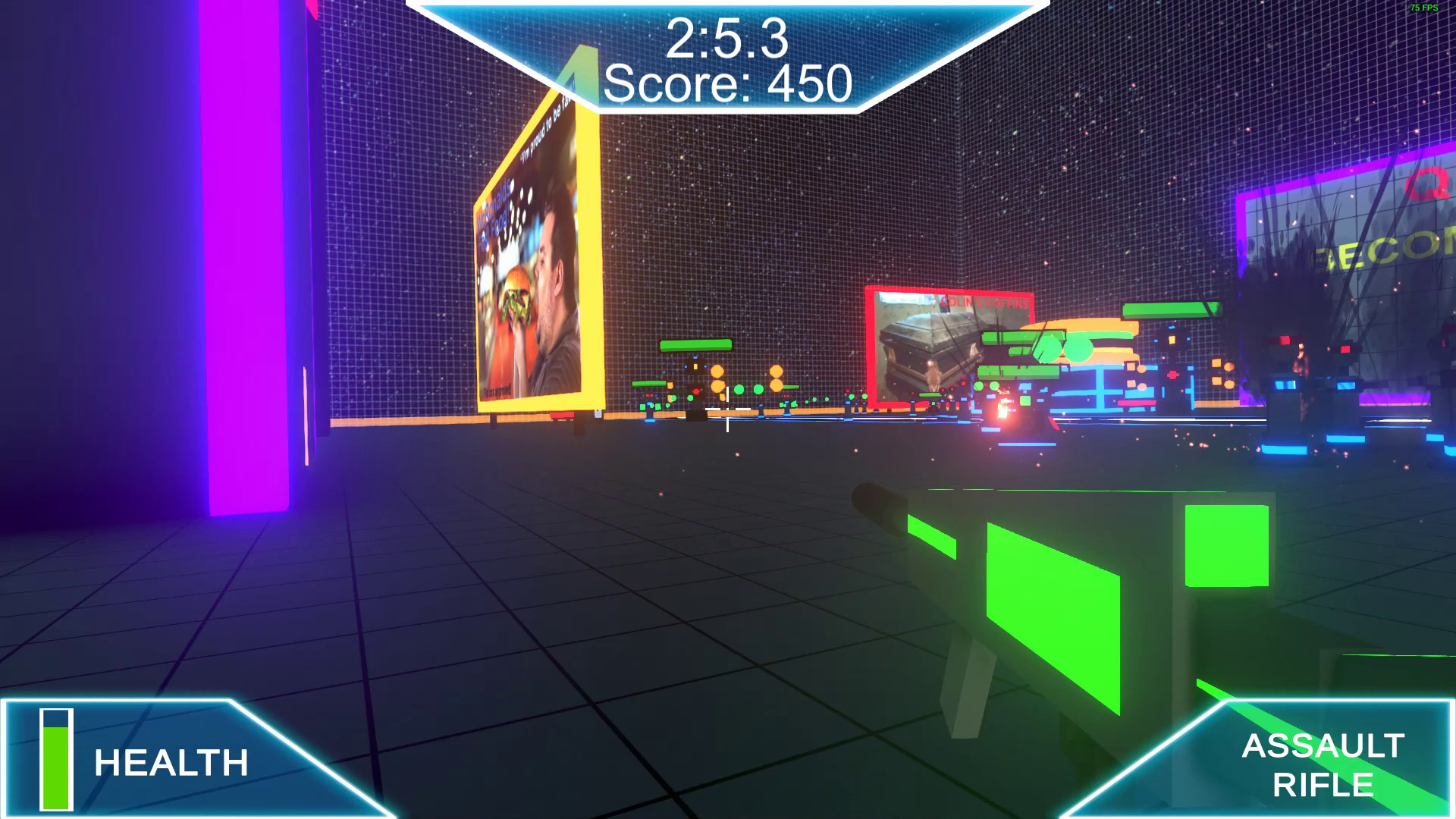Click the white crosshair reticle
The image size is (1456, 819).
click(x=726, y=410)
